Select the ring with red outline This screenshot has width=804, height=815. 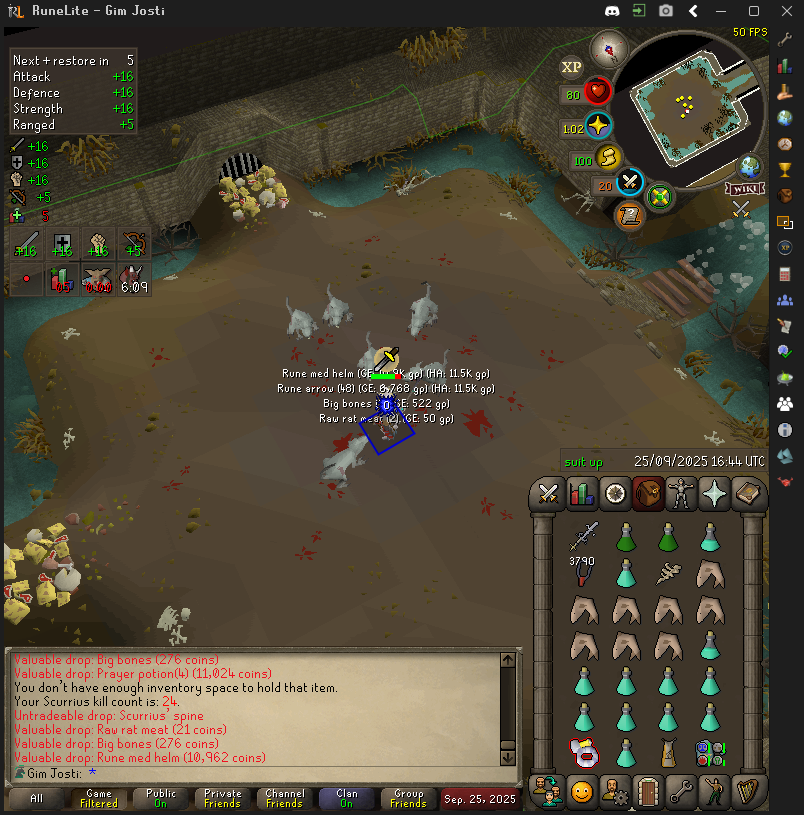click(x=583, y=753)
